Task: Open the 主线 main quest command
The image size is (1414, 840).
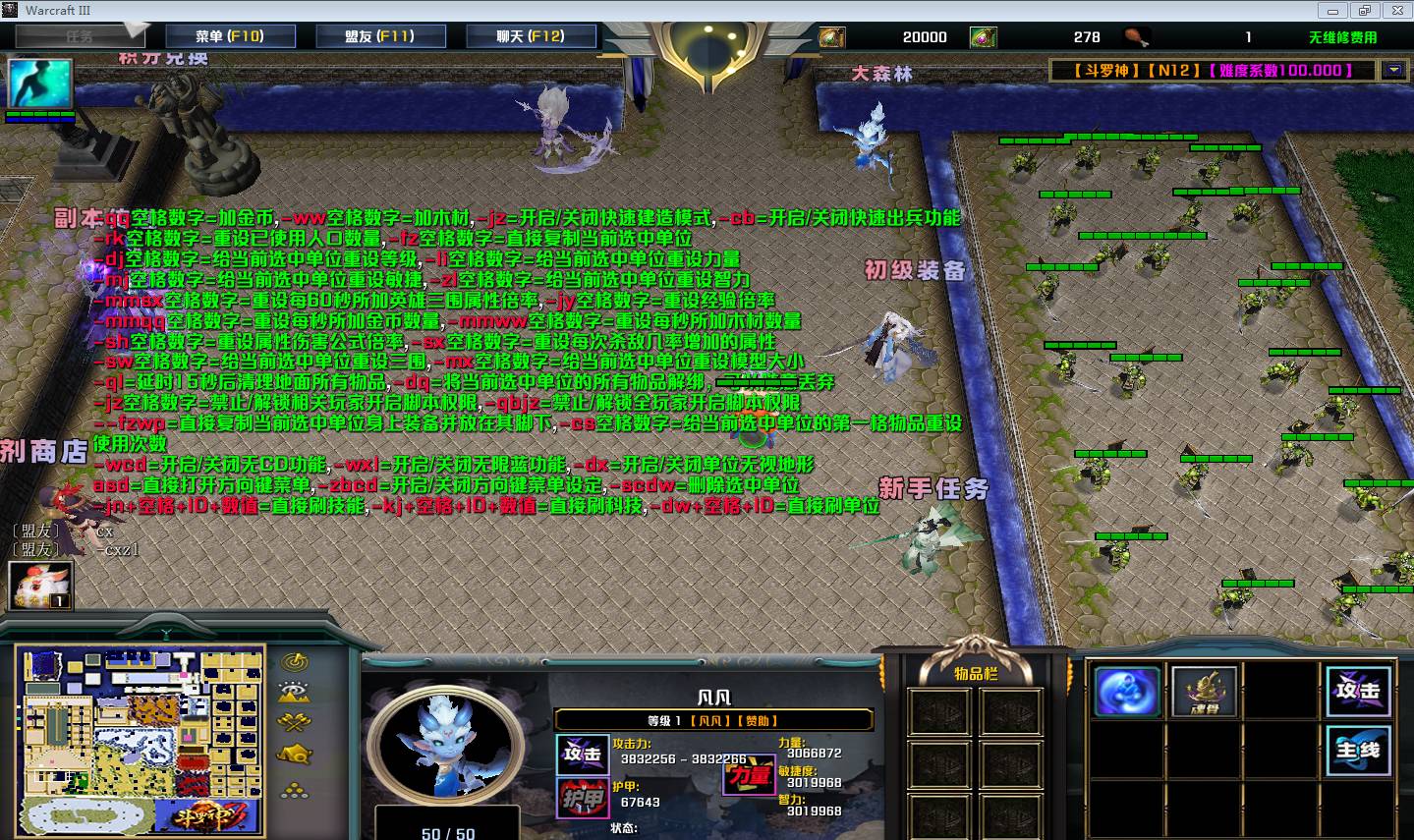Action: [1358, 752]
